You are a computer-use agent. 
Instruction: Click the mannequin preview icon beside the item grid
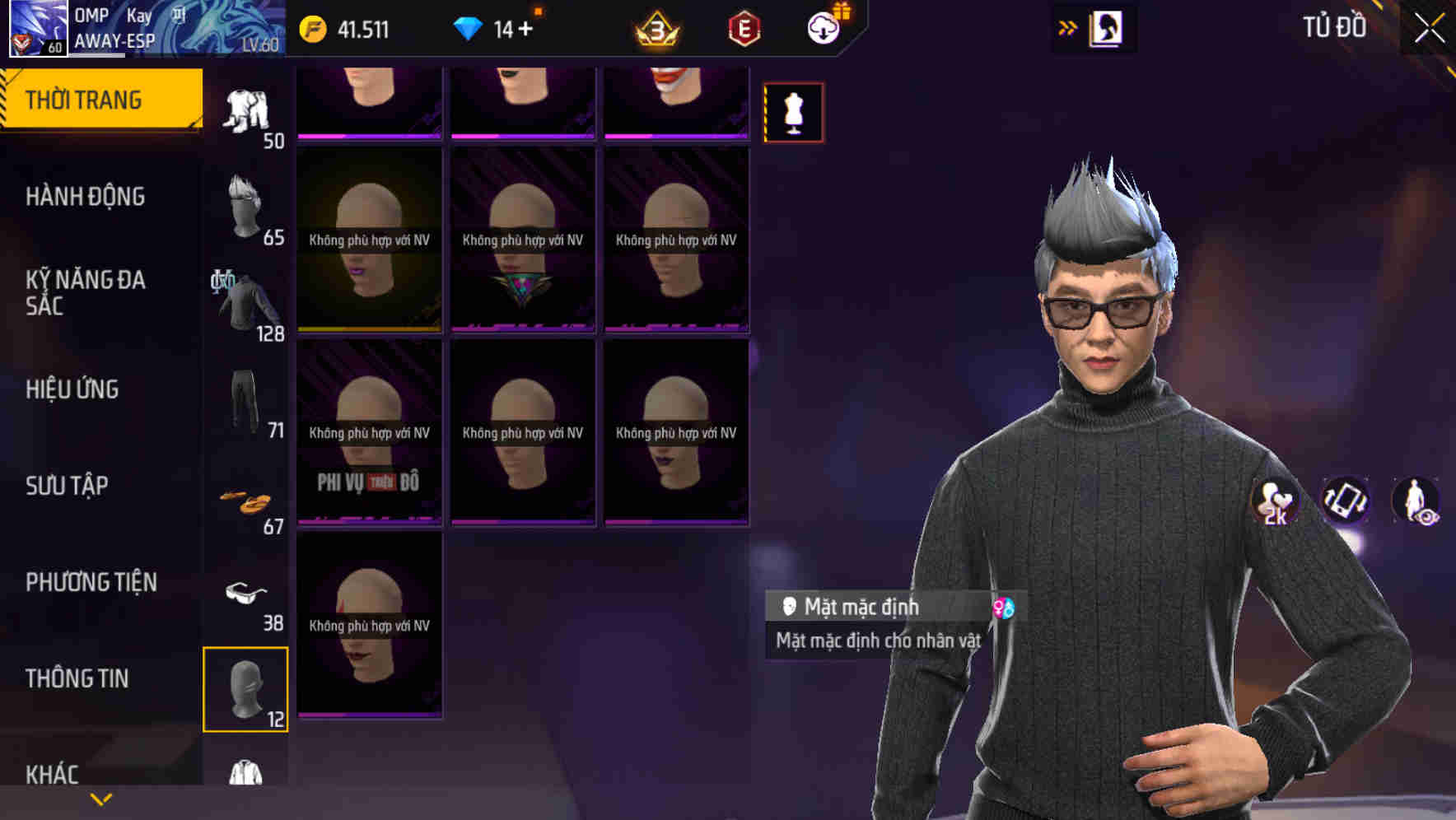(x=793, y=112)
